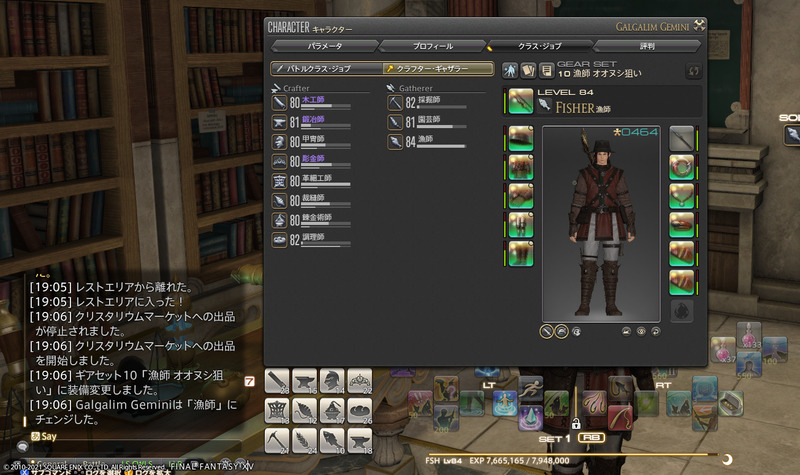Select the hat equipment slot
This screenshot has height=475, width=800.
pyautogui.click(x=520, y=138)
